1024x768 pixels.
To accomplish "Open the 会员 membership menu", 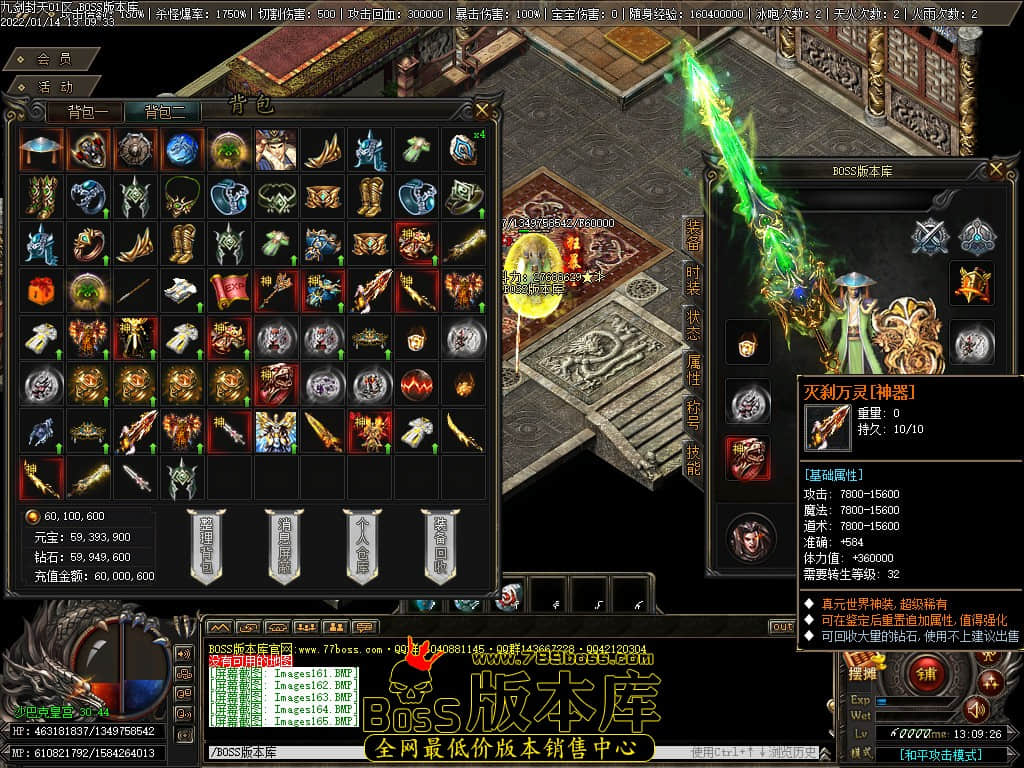I will point(53,60).
